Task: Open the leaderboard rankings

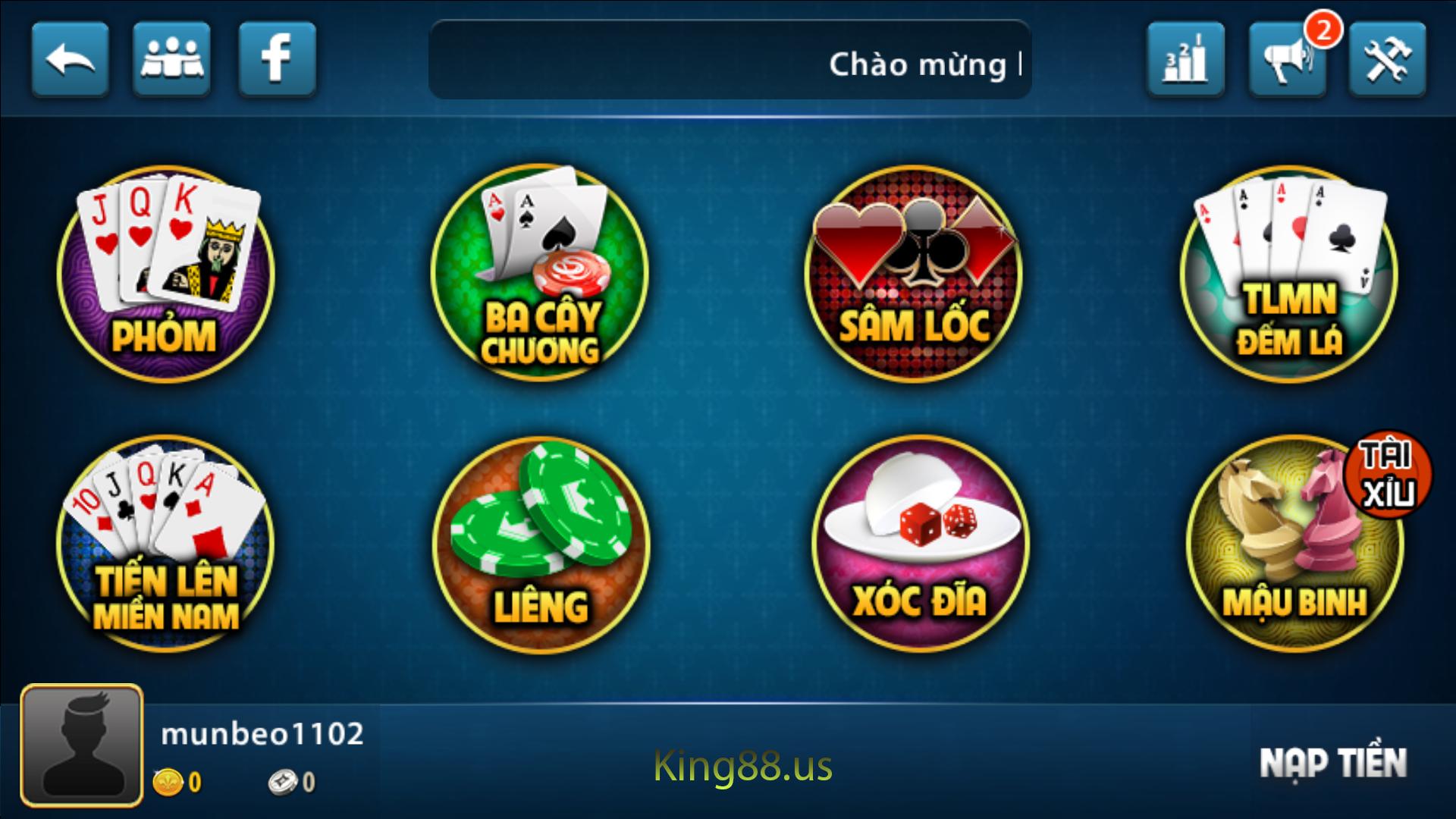Action: (x=1185, y=61)
